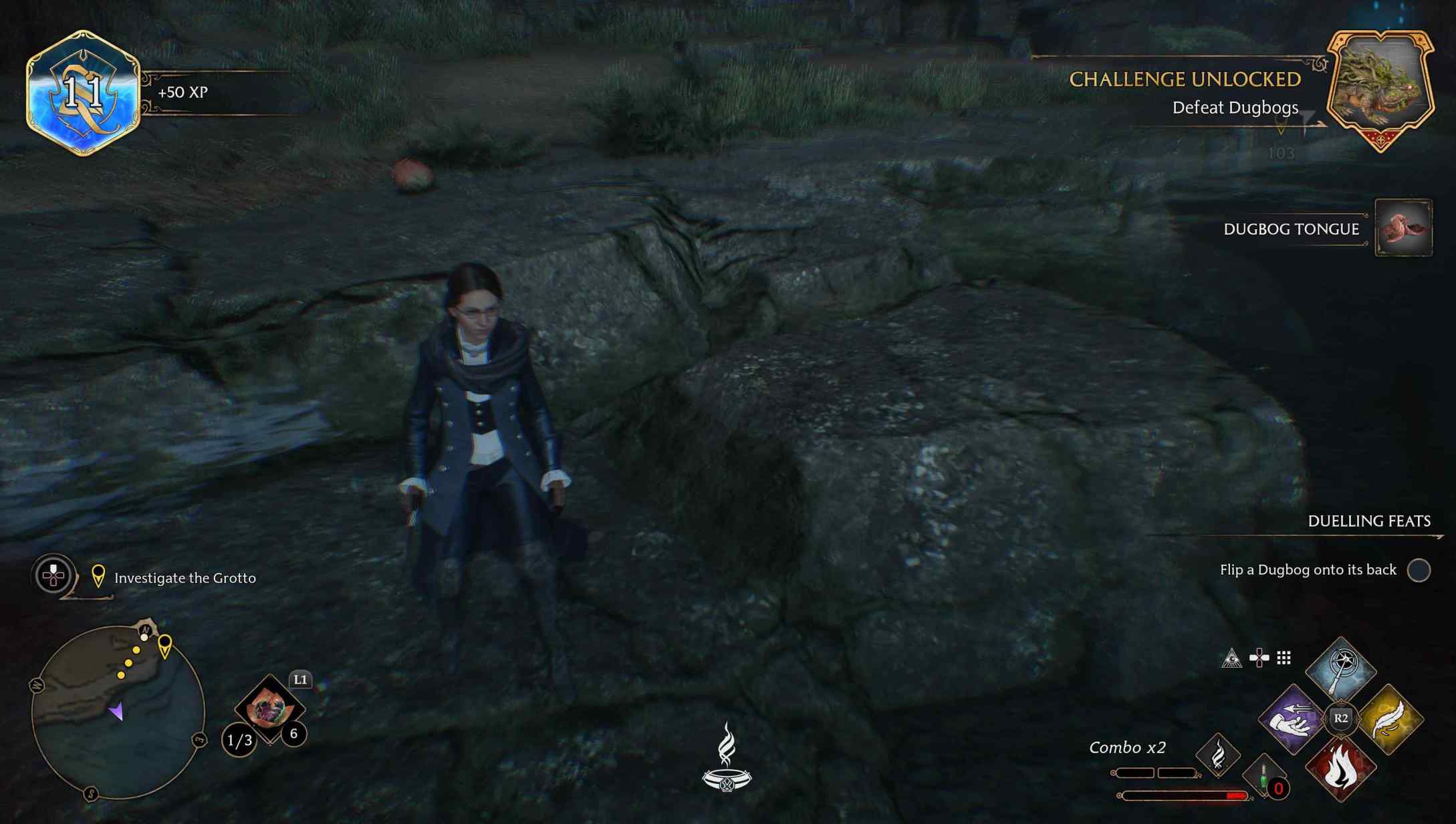1456x824 pixels.
Task: Click the Revelio eye triangle icon
Action: point(1231,658)
